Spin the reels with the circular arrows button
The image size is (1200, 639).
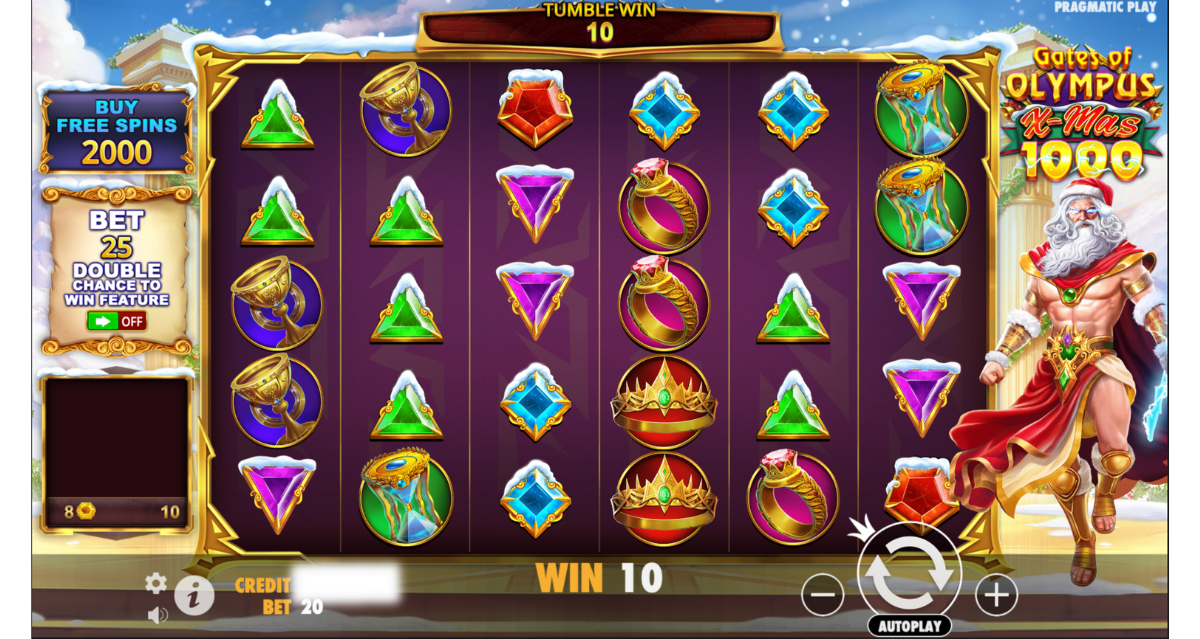[909, 572]
